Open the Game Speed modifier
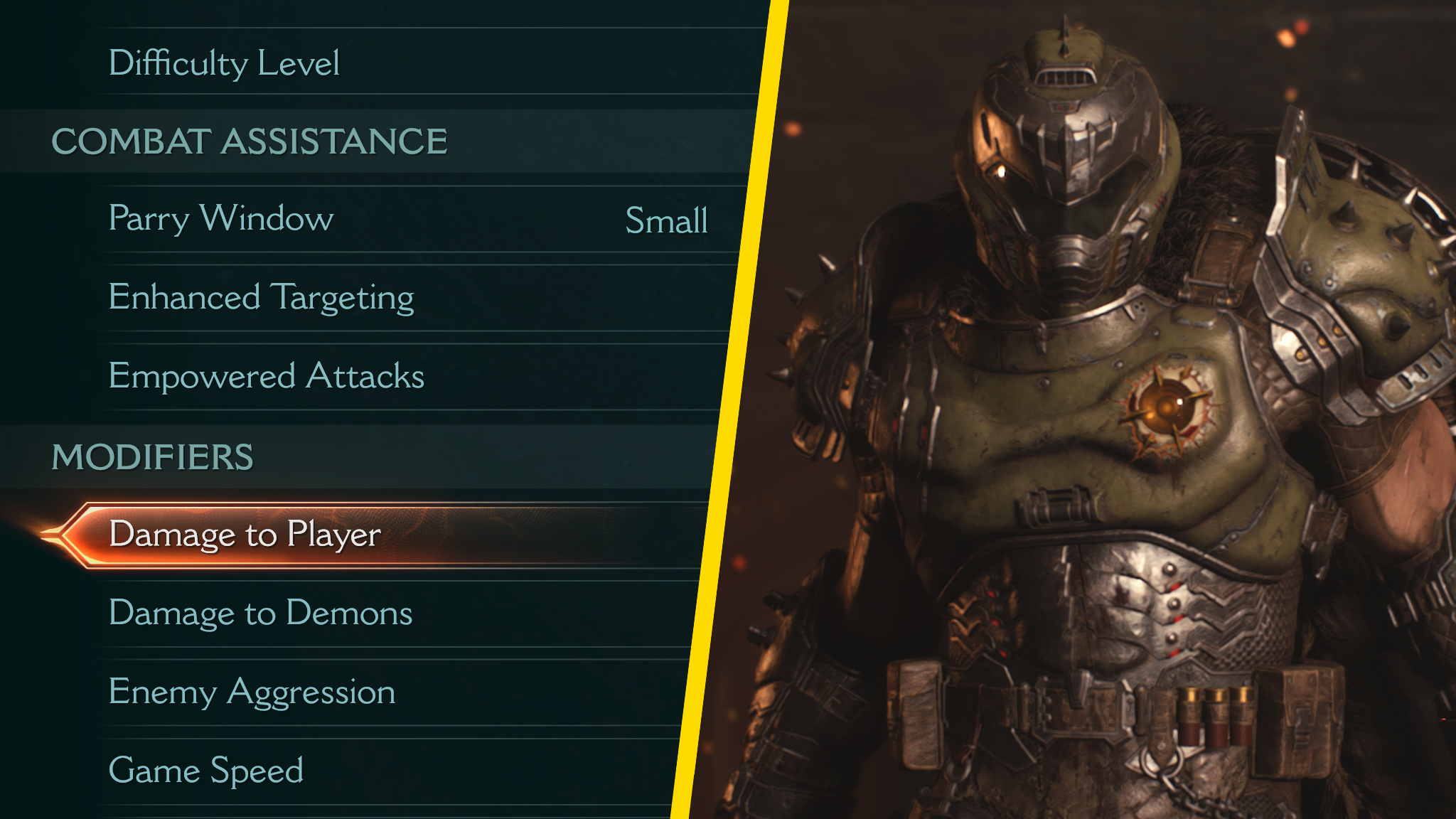Viewport: 1456px width, 819px height. 207,768
